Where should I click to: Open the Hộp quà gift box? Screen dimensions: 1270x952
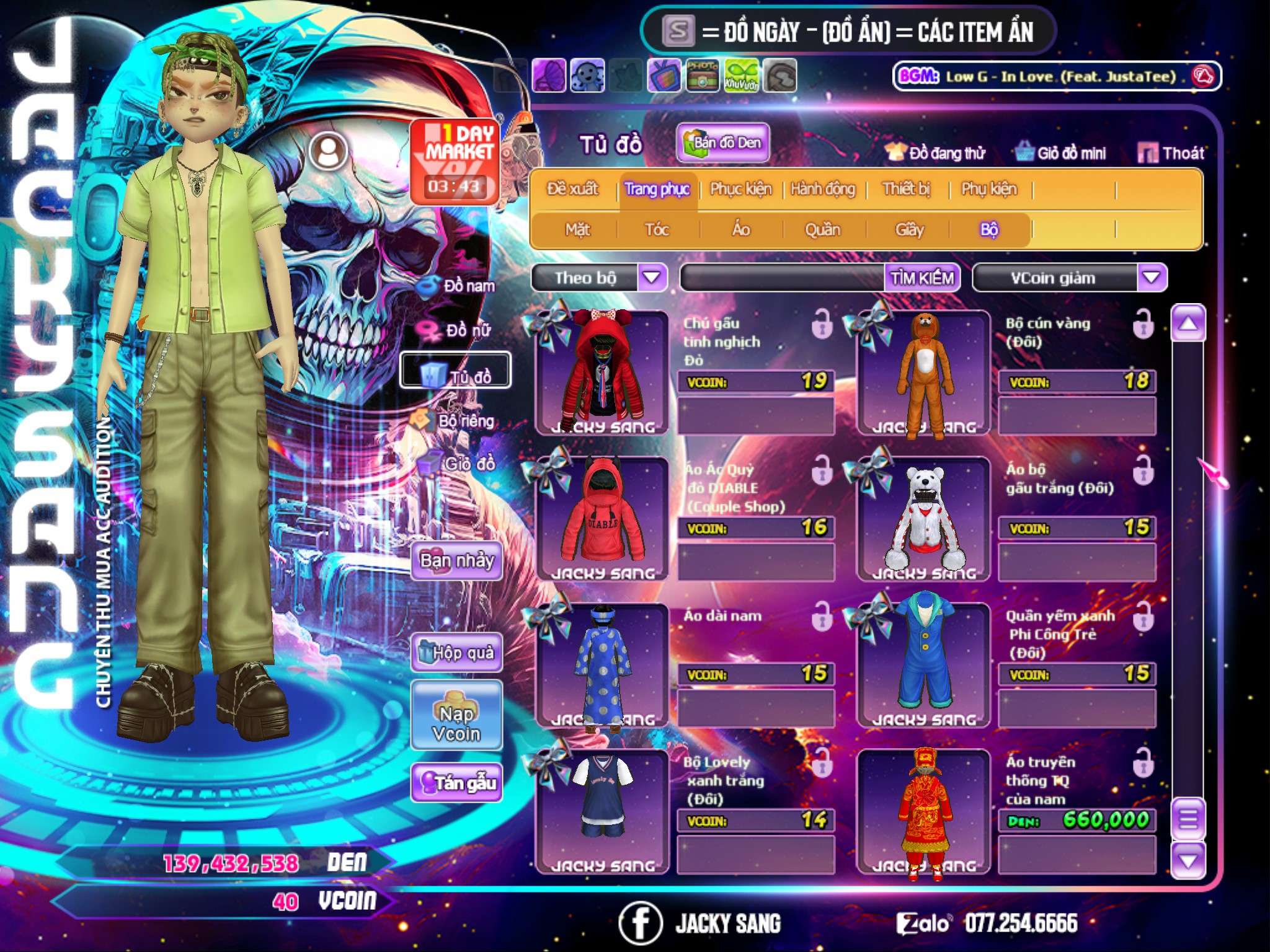click(456, 653)
